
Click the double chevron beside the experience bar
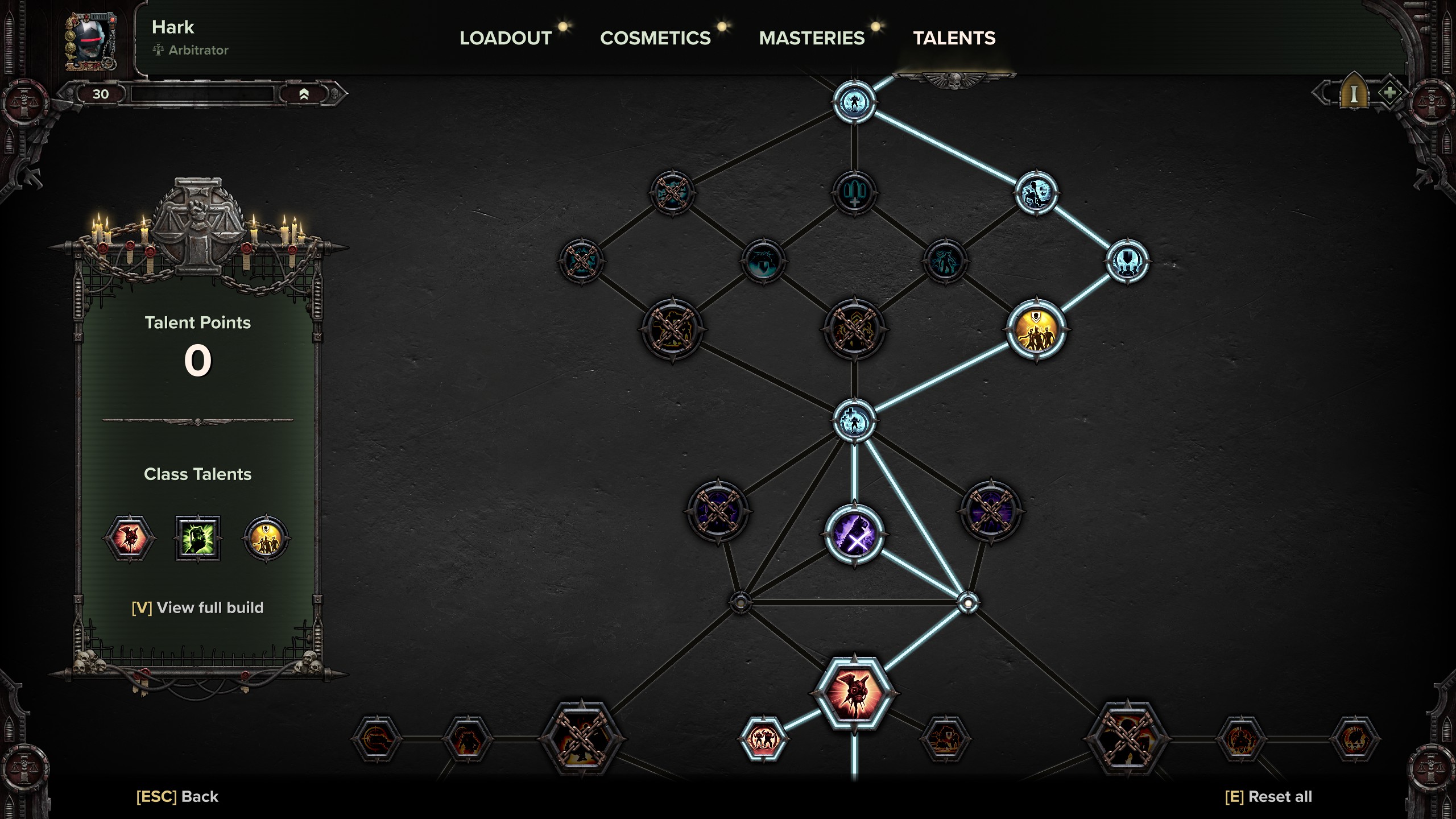tap(305, 96)
